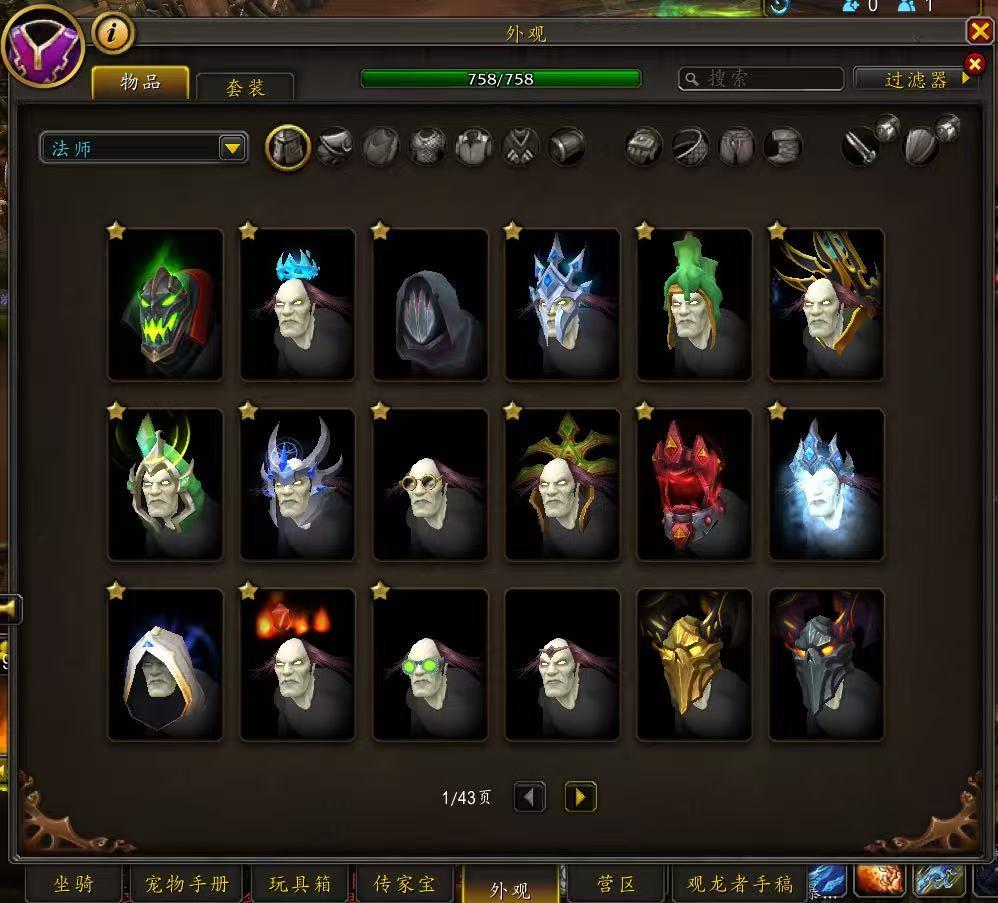998x903 pixels.
Task: Switch to the 宠物手册 pet journal tab
Action: click(x=187, y=884)
